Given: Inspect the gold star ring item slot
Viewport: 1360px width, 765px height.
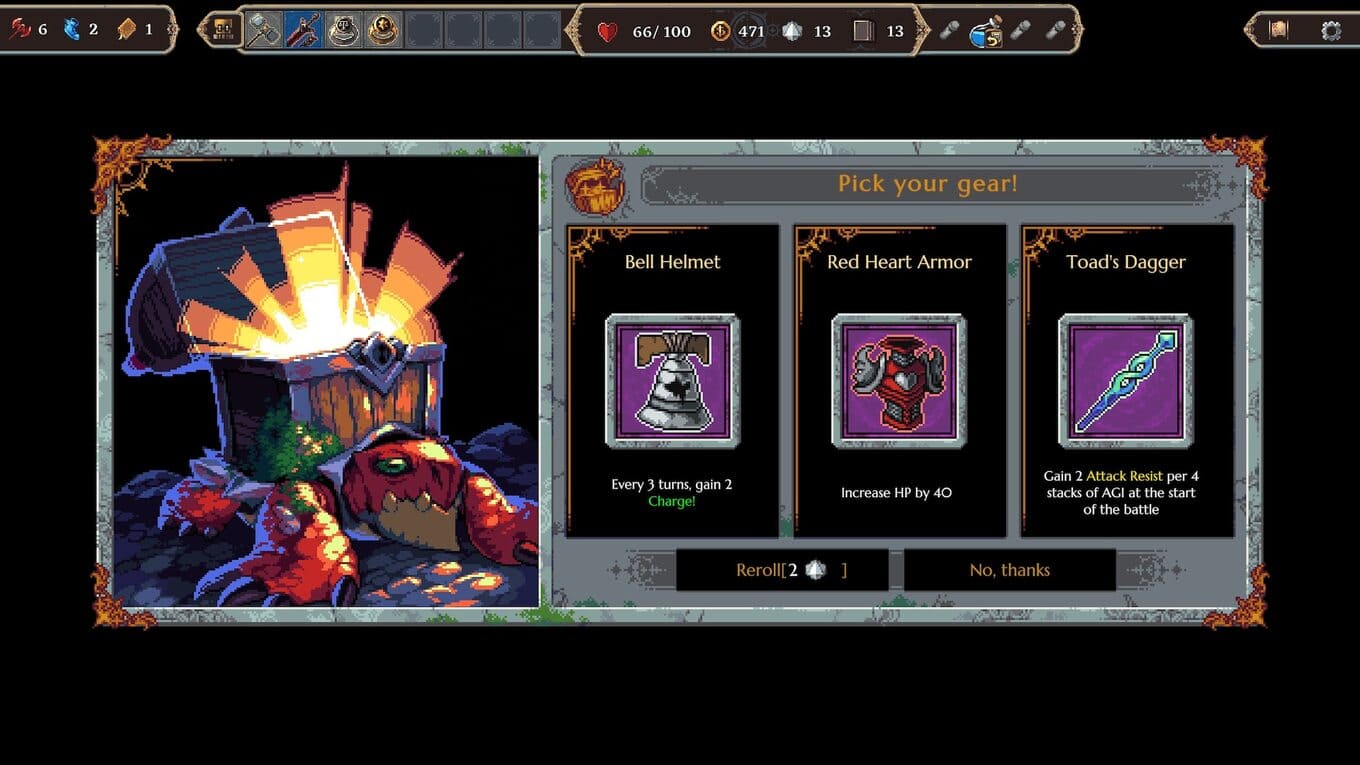Looking at the screenshot, I should coord(383,30).
